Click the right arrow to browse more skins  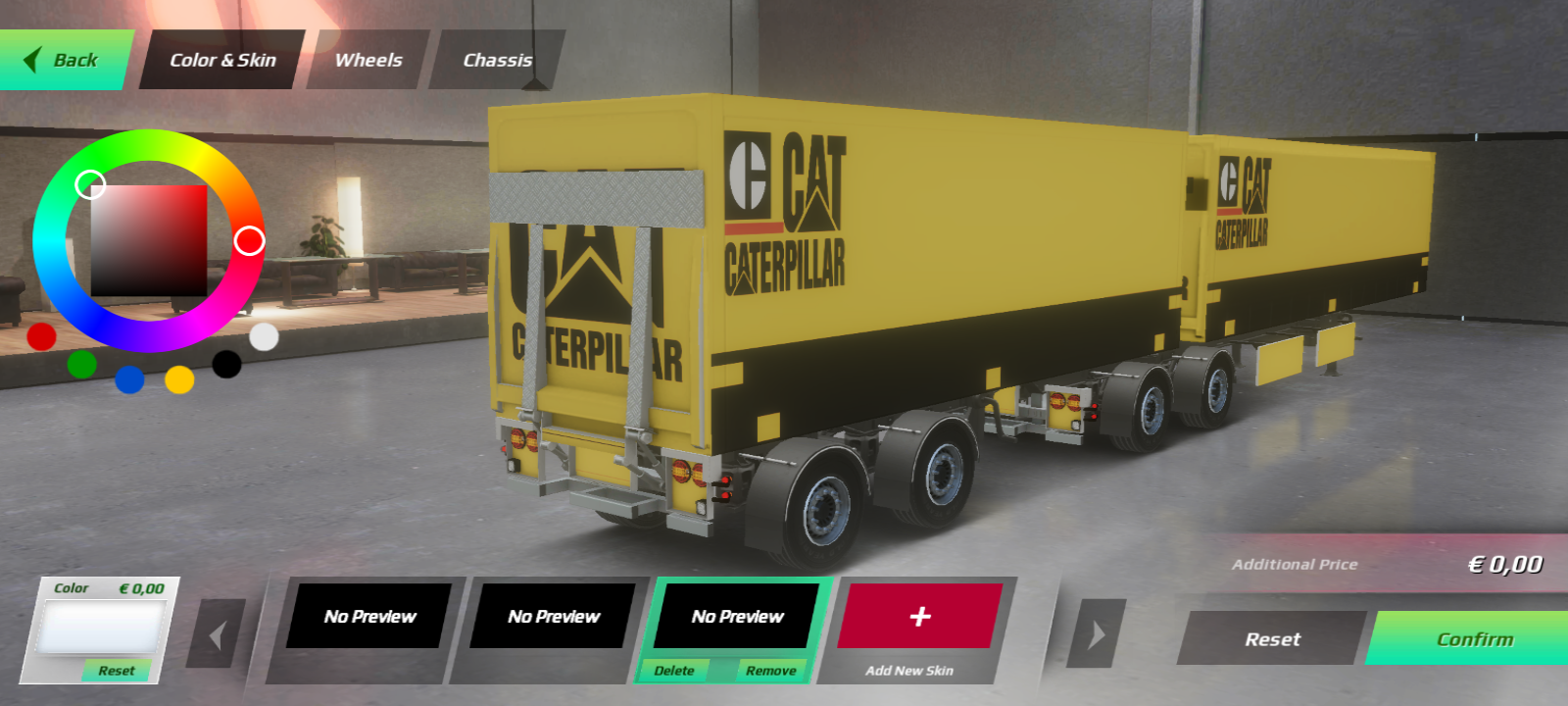[x=1095, y=633]
